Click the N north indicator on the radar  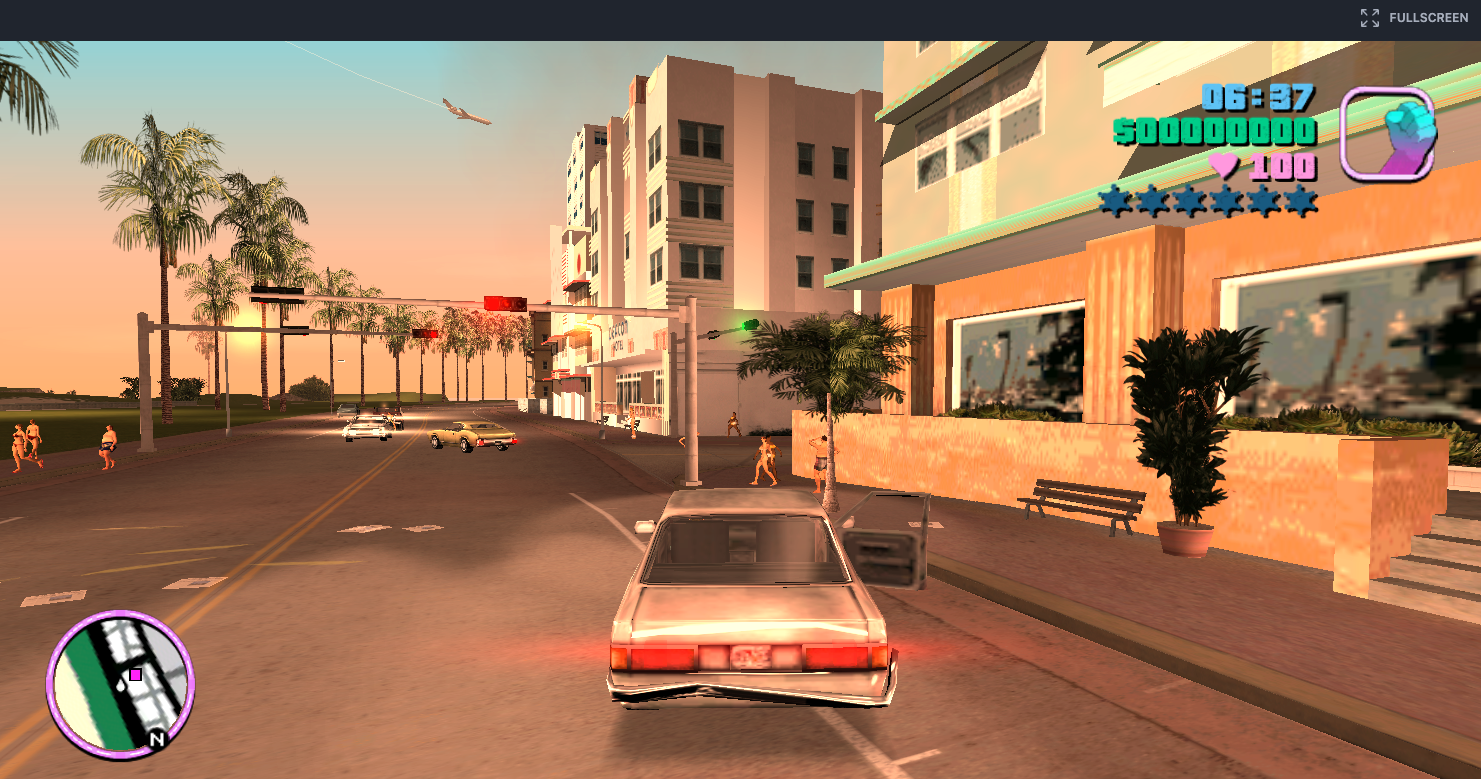pos(157,738)
